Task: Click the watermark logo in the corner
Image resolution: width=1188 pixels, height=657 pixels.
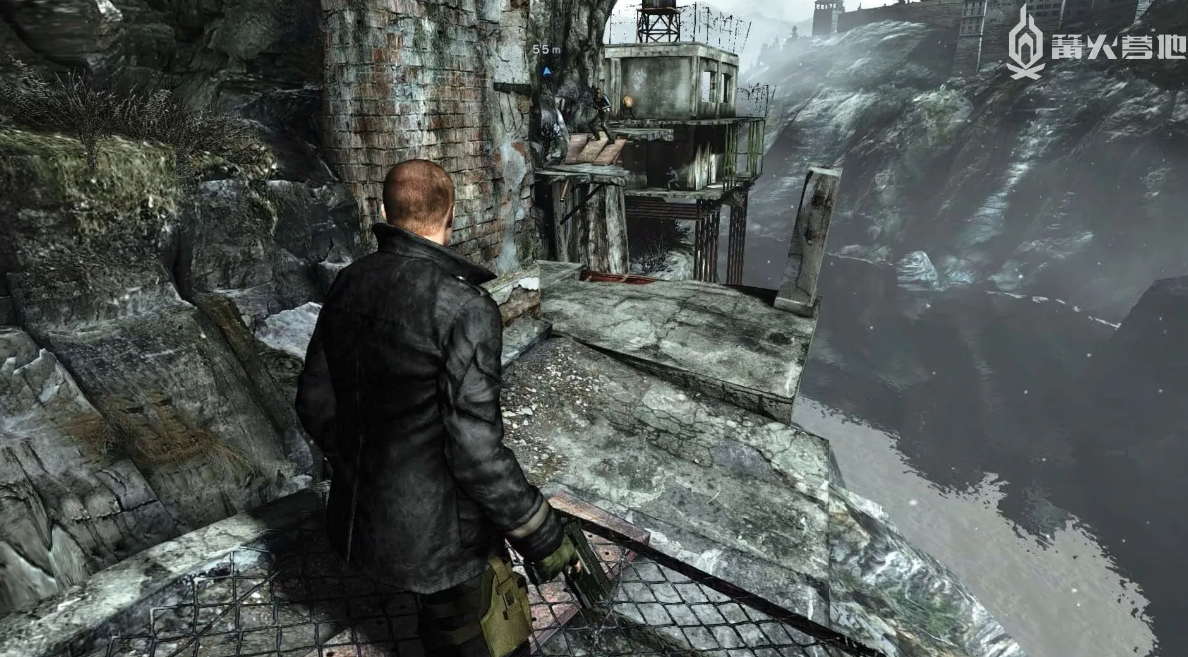Action: [1025, 44]
